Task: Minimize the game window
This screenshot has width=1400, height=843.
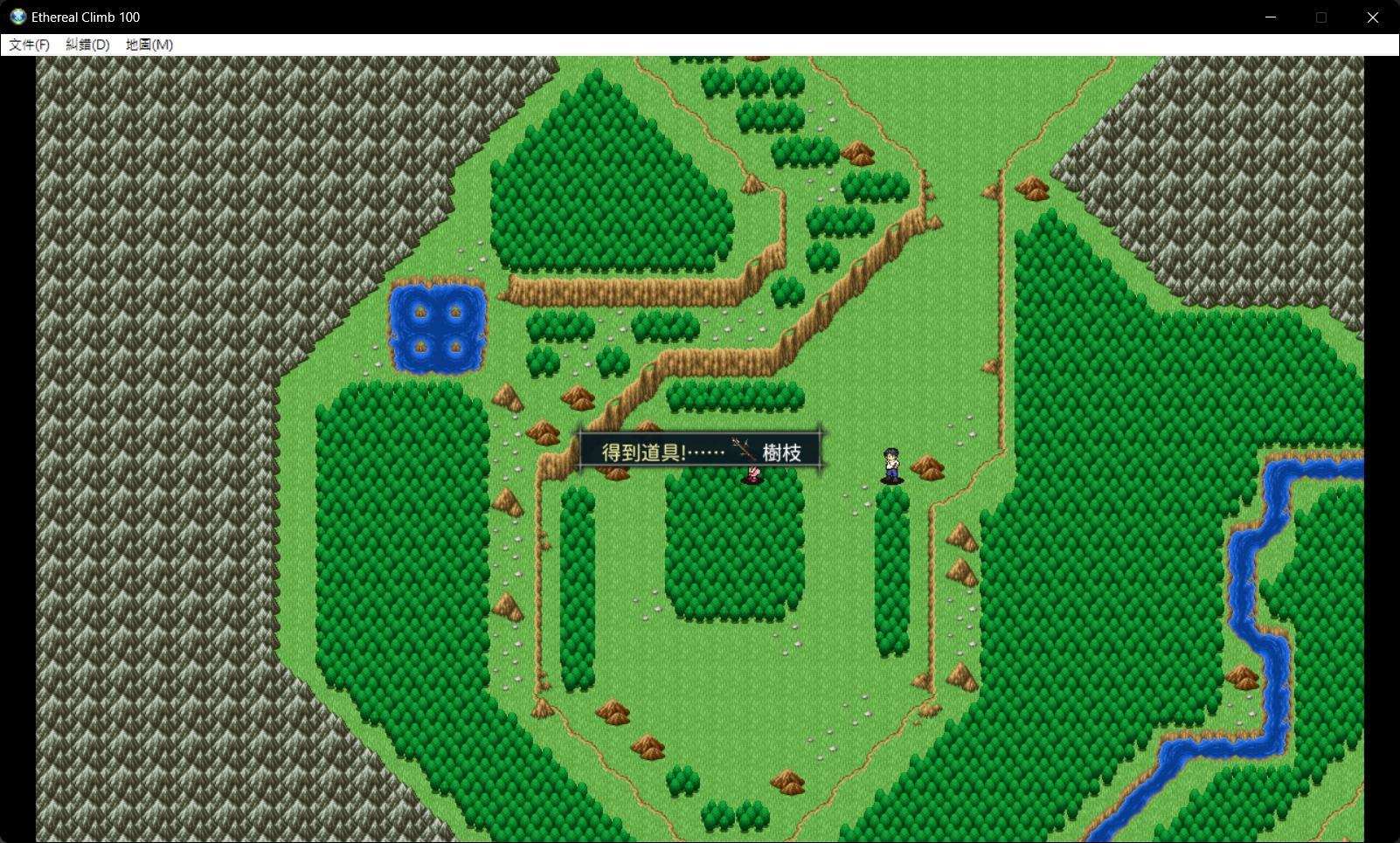Action: pos(1269,16)
